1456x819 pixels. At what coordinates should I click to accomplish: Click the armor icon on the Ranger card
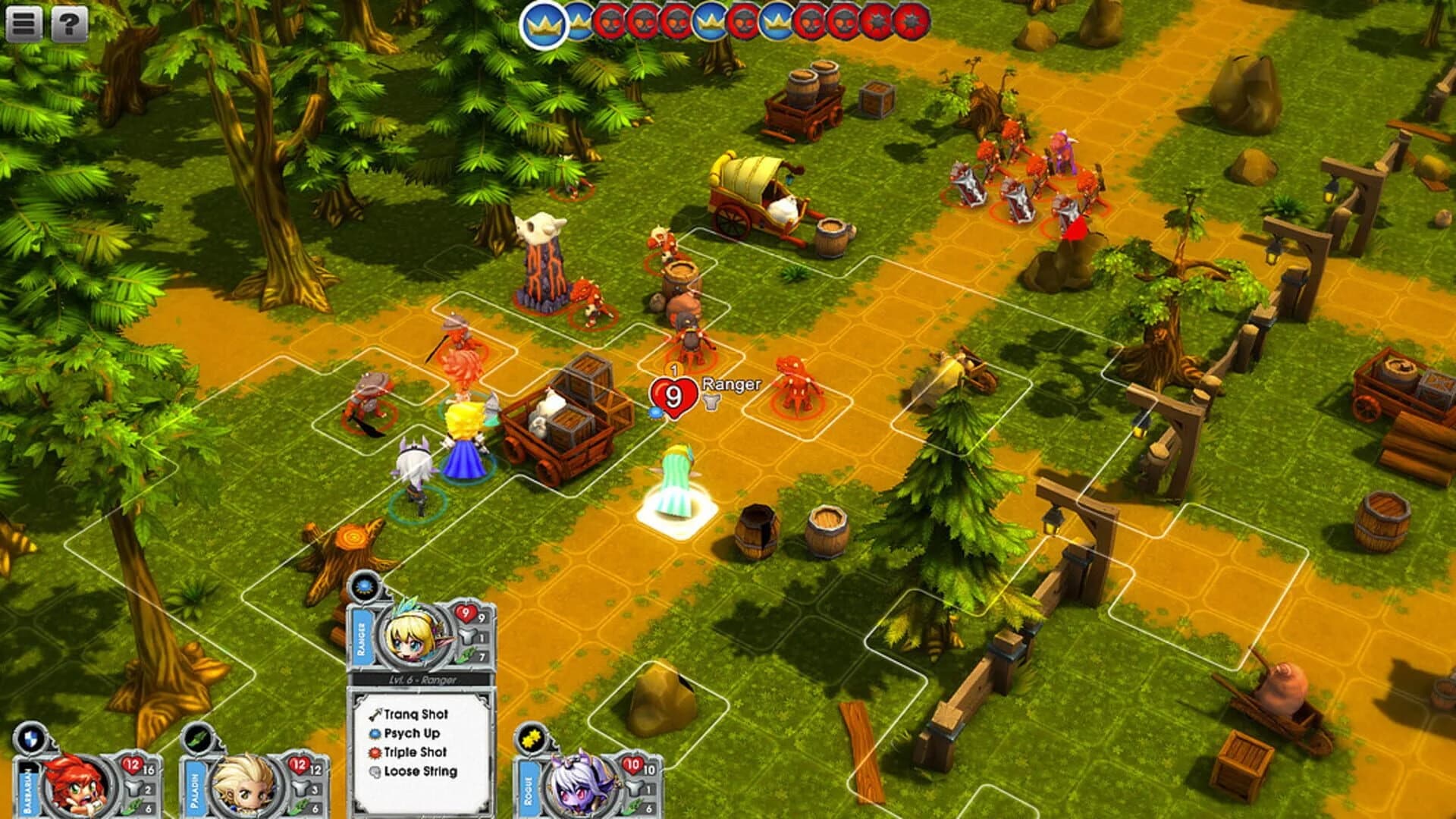point(469,635)
